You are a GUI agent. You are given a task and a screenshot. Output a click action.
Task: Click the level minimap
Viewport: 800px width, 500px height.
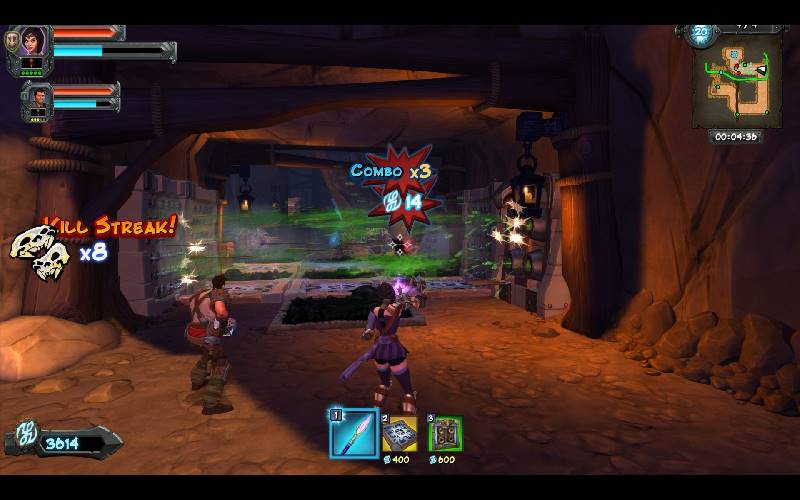pos(736,84)
